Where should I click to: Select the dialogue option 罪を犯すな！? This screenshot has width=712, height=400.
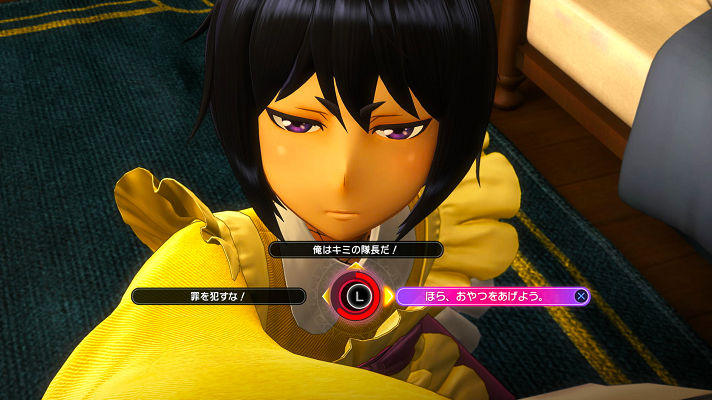click(219, 296)
